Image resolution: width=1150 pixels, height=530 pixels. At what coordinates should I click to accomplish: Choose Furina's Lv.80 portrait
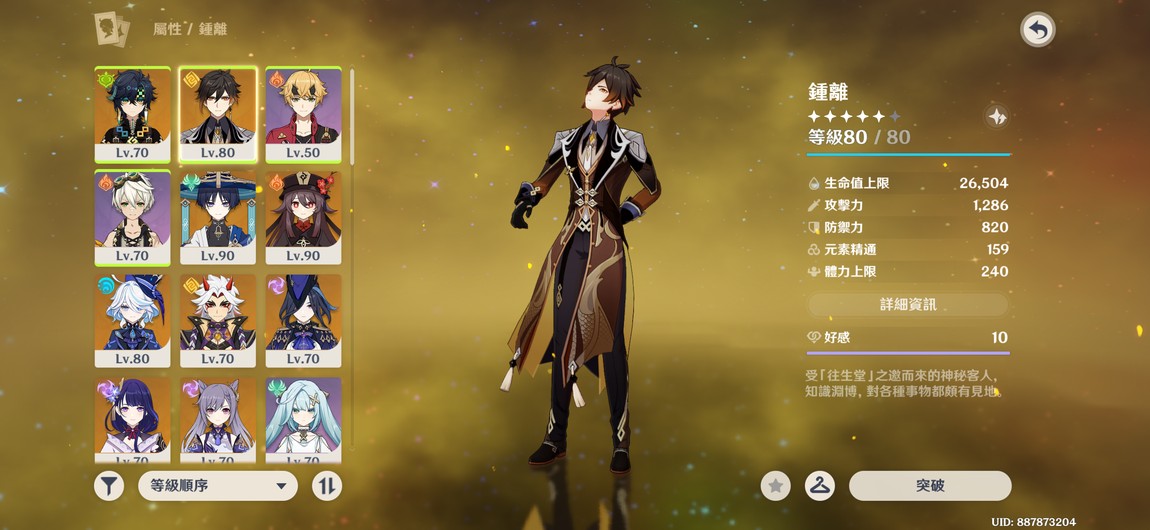(x=133, y=319)
